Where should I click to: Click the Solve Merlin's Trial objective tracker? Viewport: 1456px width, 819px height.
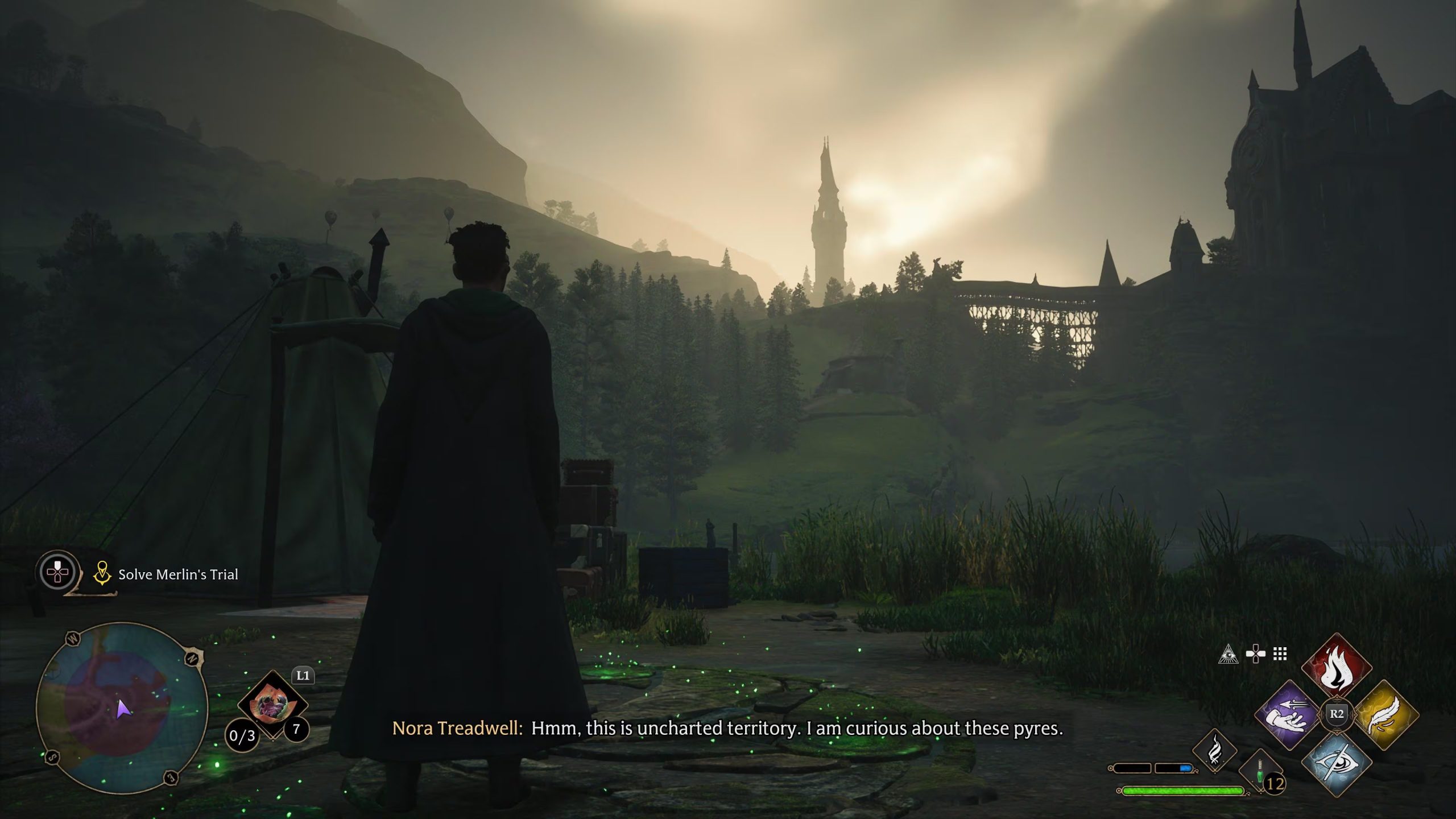coord(178,574)
